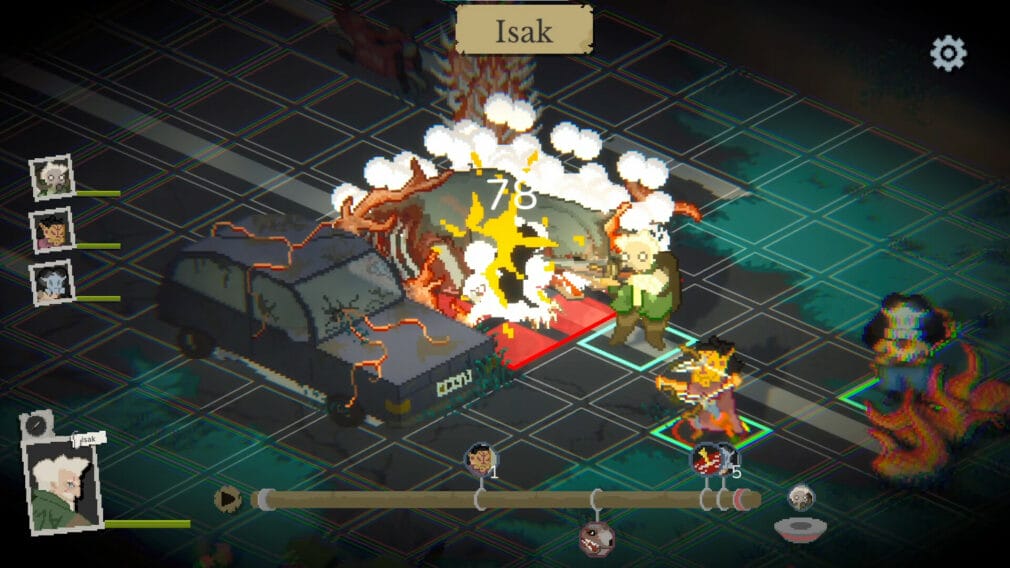Open the settings gear menu
This screenshot has width=1010, height=568.
pyautogui.click(x=948, y=53)
